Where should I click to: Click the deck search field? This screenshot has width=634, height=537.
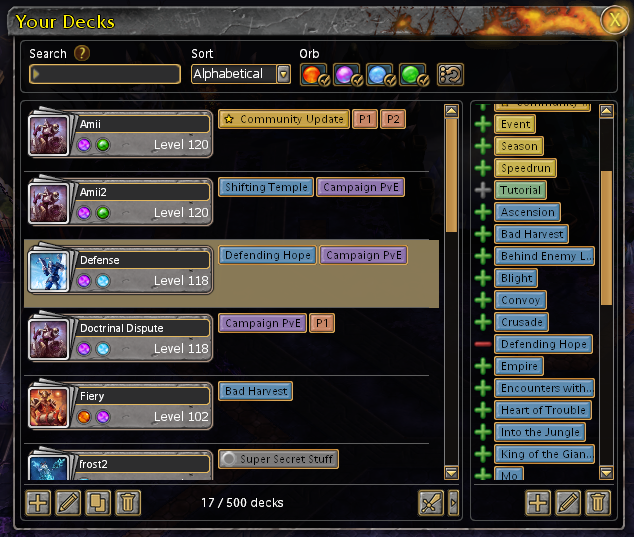point(107,74)
